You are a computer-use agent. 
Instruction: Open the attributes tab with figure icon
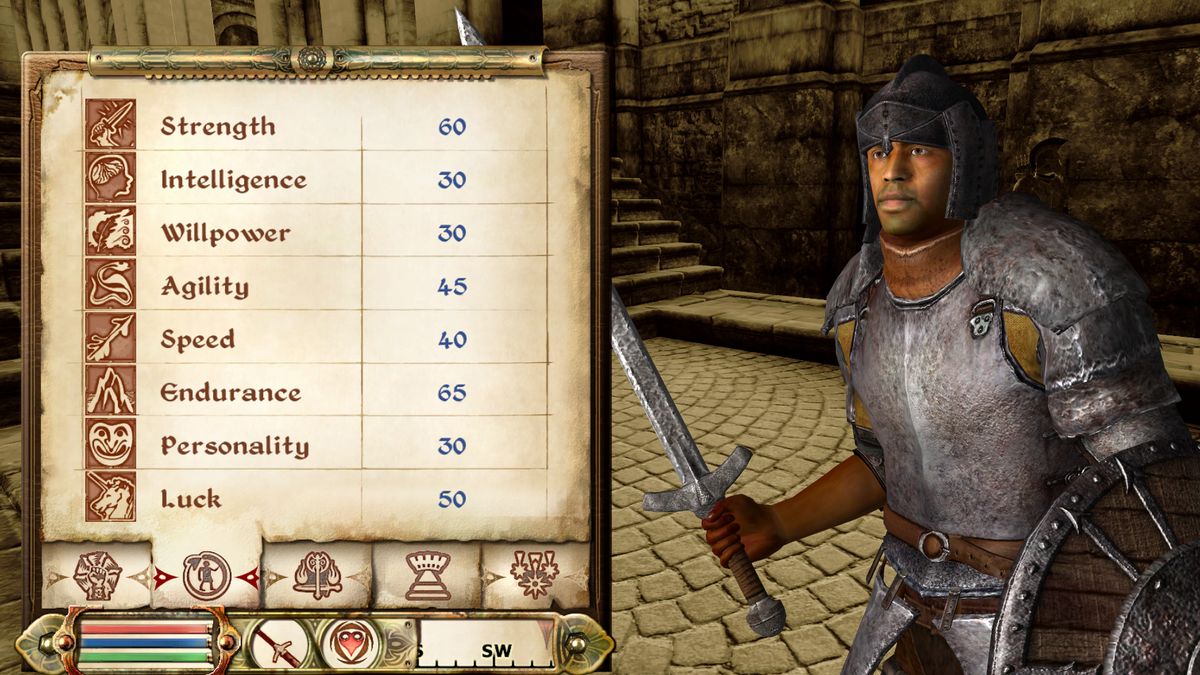[207, 576]
